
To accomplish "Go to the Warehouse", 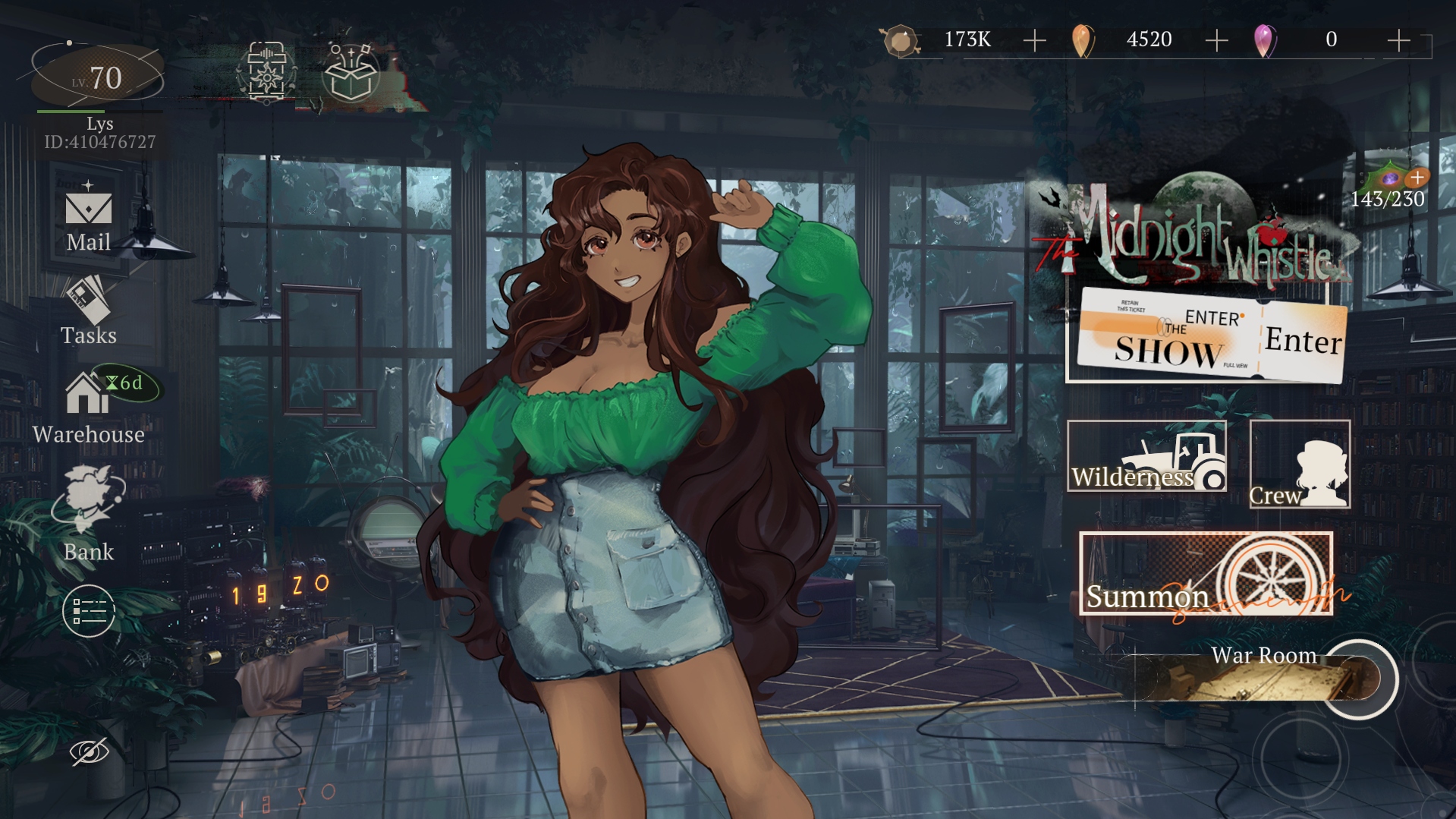I will 88,406.
